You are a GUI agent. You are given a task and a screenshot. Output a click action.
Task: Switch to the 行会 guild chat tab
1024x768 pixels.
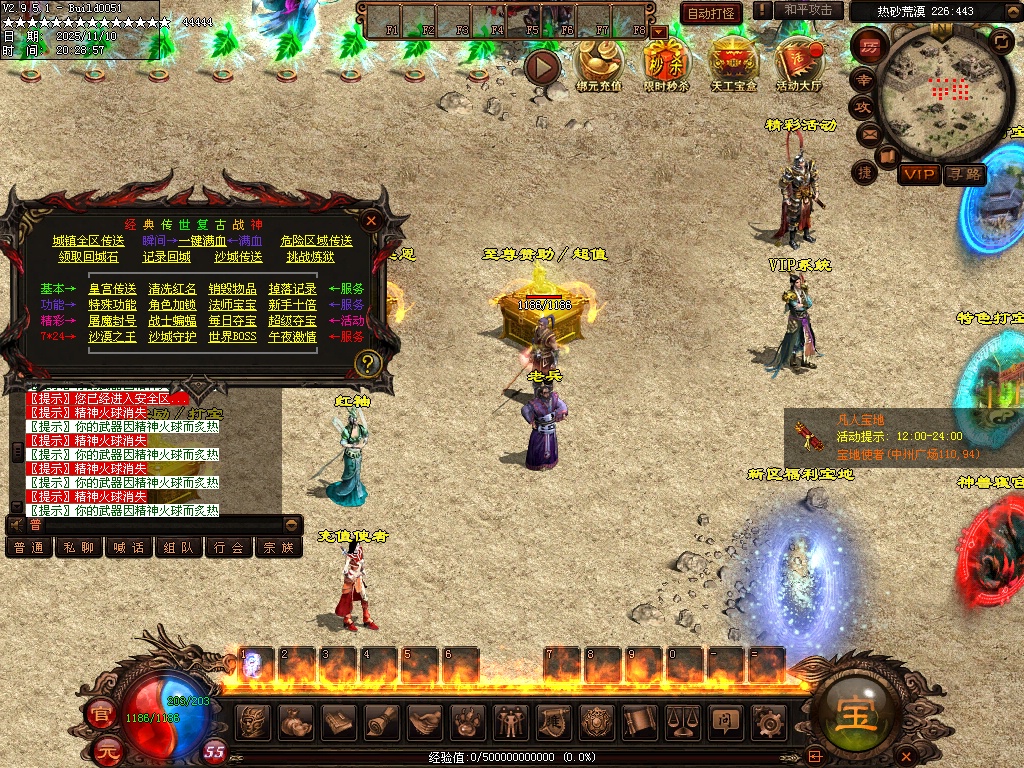(x=229, y=548)
